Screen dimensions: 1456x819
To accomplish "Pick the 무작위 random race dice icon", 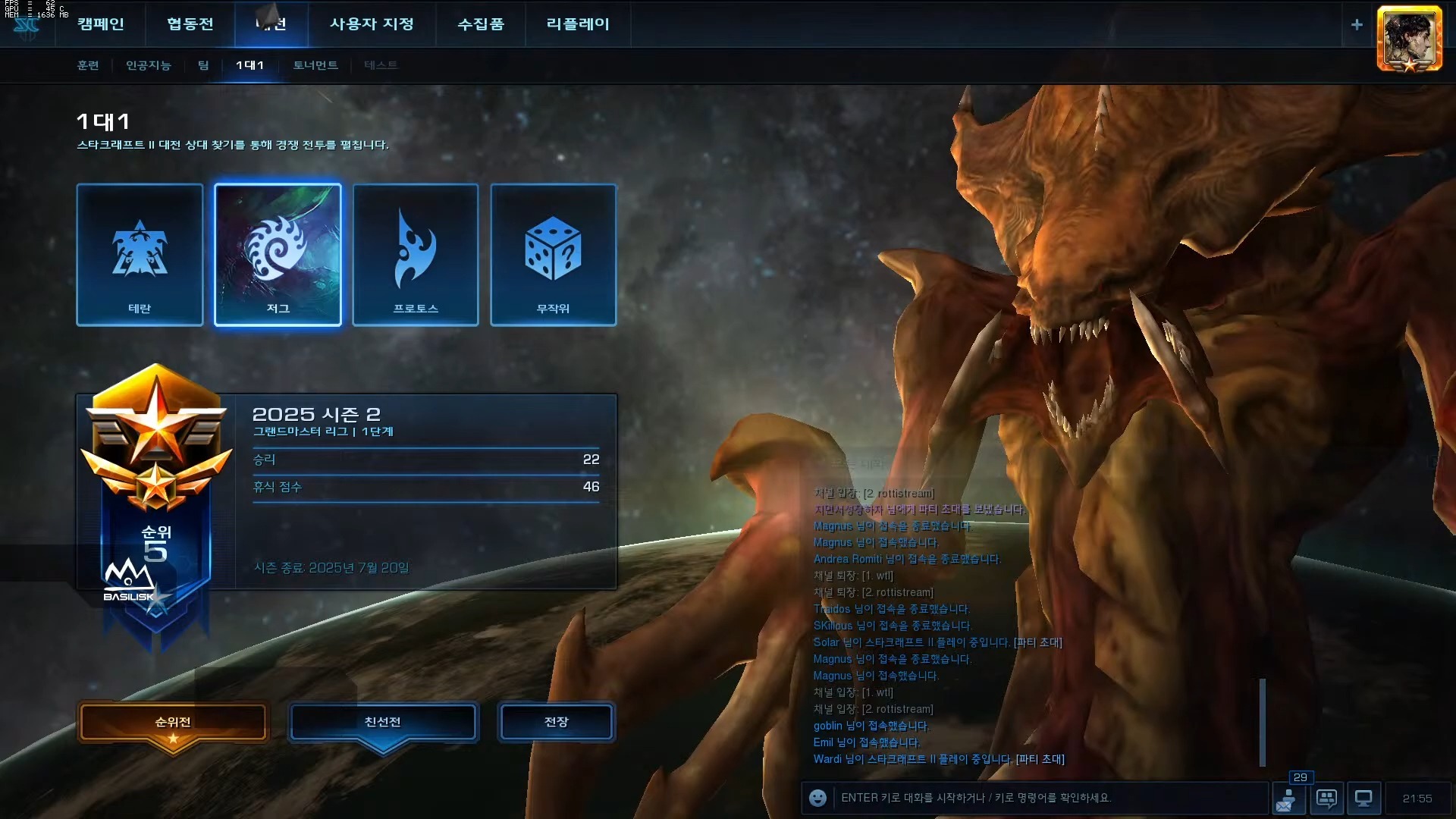I will [554, 254].
